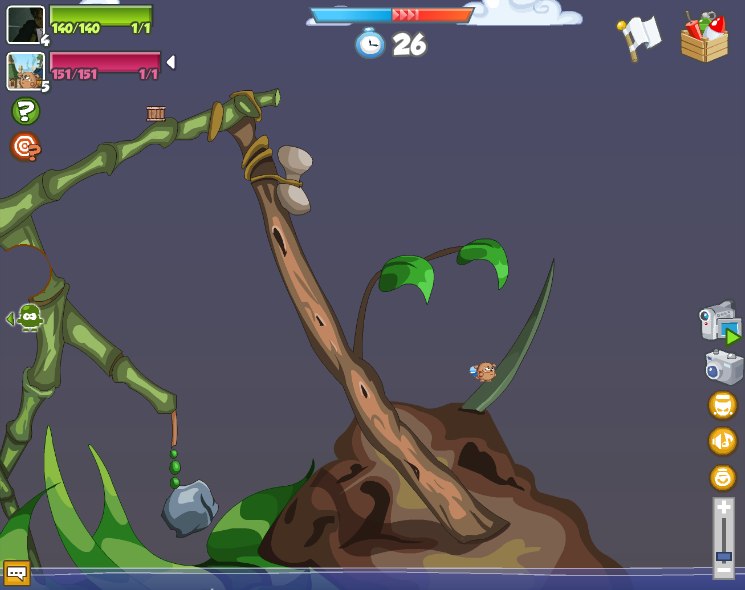Click the white surrender flag
Screen dimensions: 745x590
[640, 37]
